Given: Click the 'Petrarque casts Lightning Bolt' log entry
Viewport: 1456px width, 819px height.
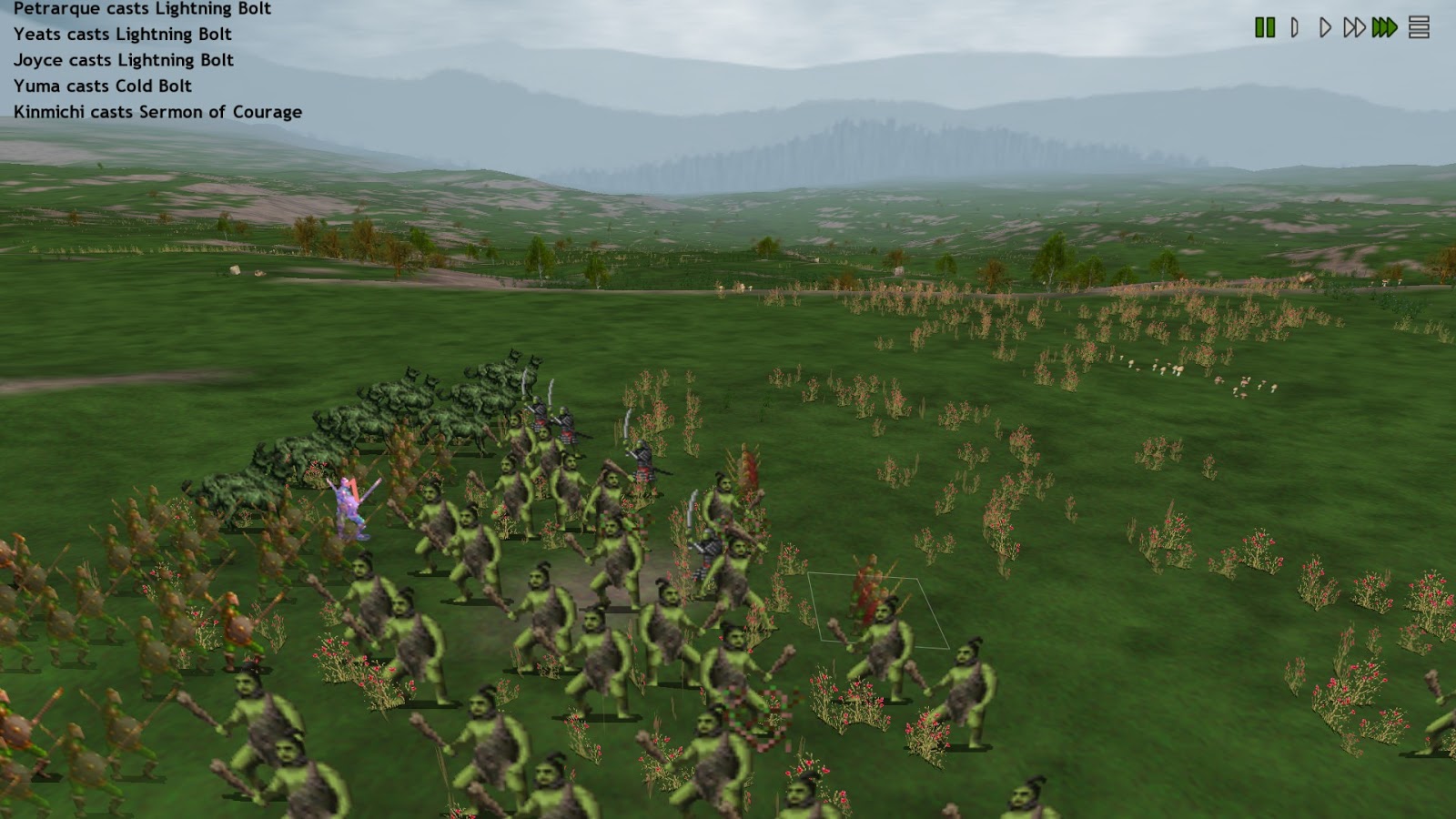Looking at the screenshot, I should point(141,9).
